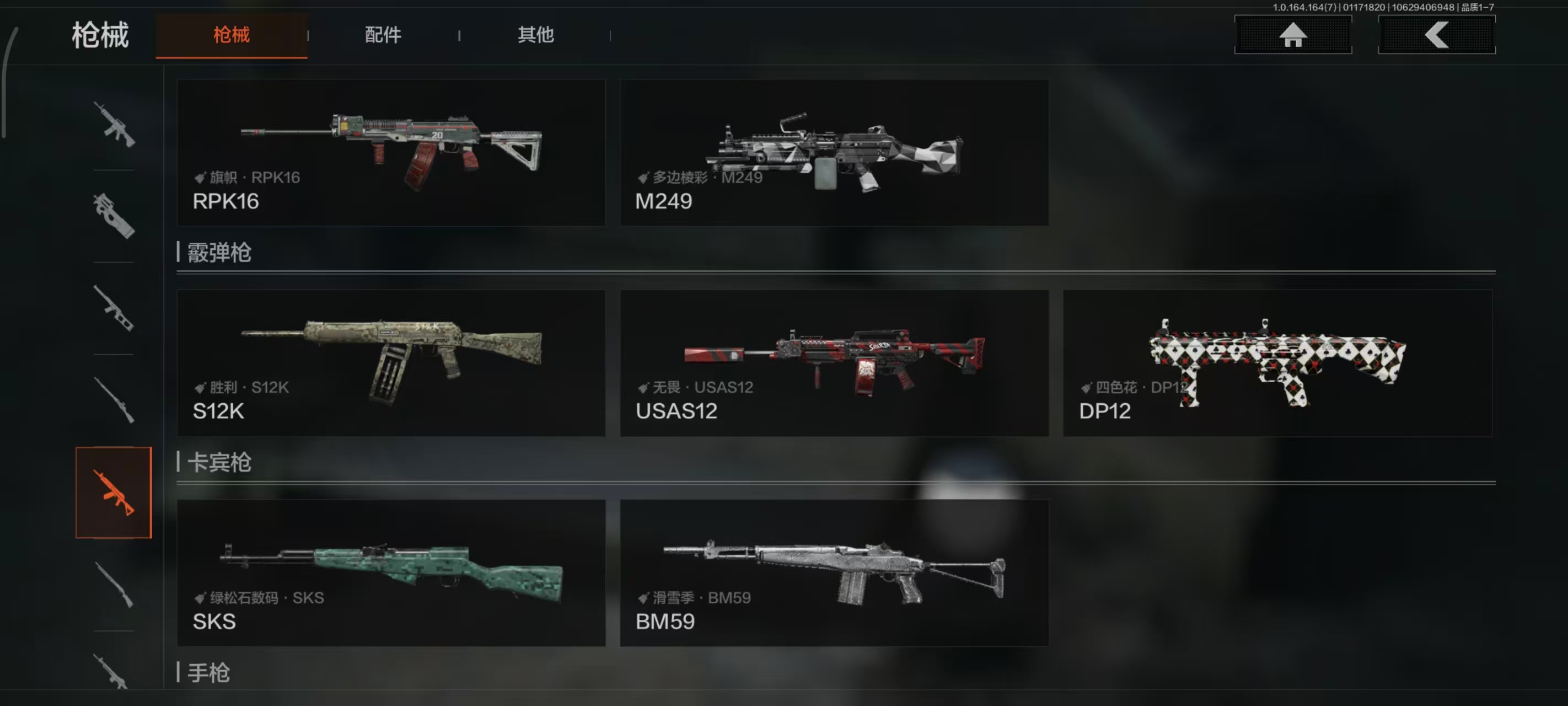
Task: Open the 其他 tab
Action: 535,35
